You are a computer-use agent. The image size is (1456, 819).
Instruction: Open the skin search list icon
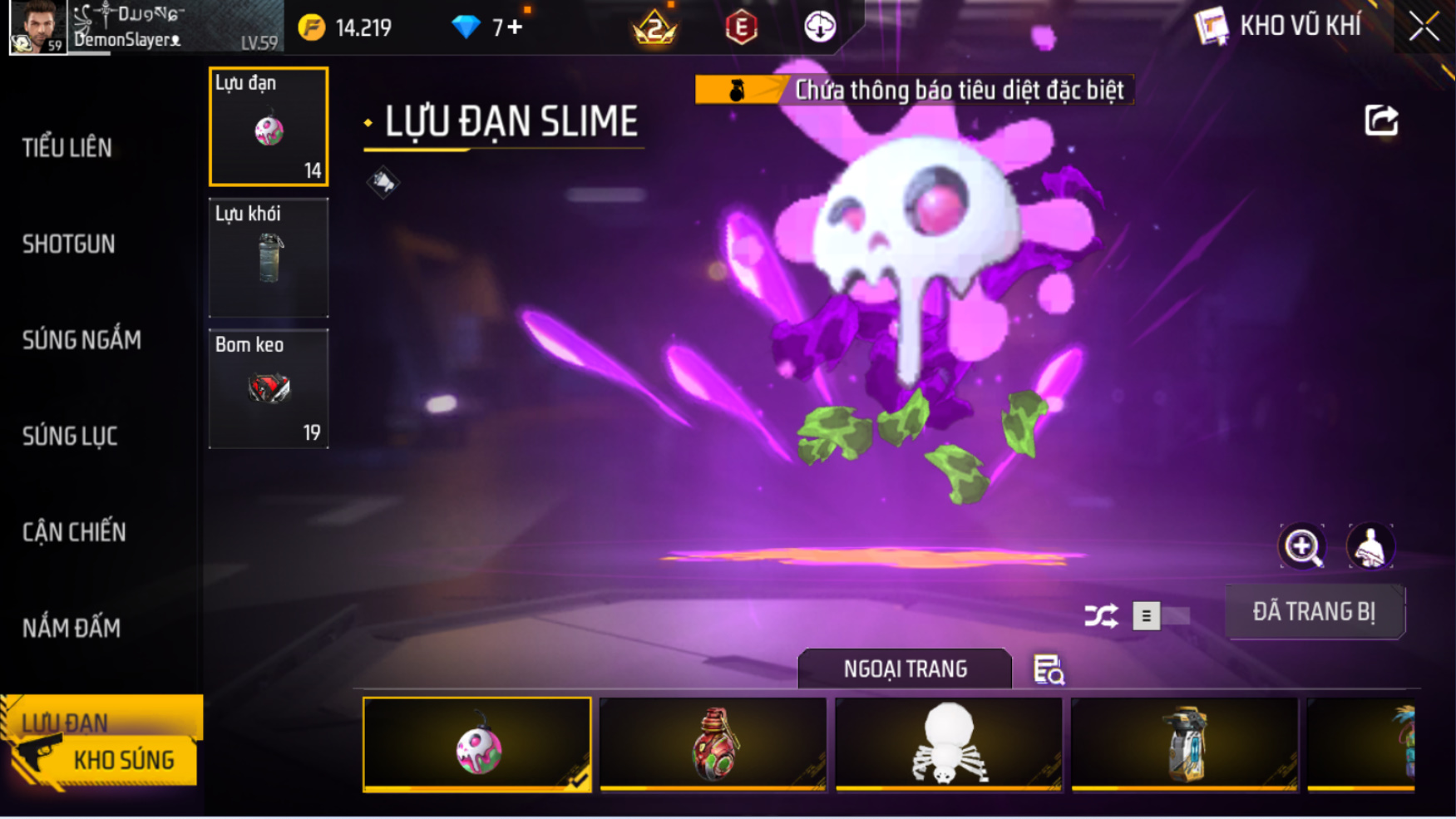pyautogui.click(x=1049, y=669)
